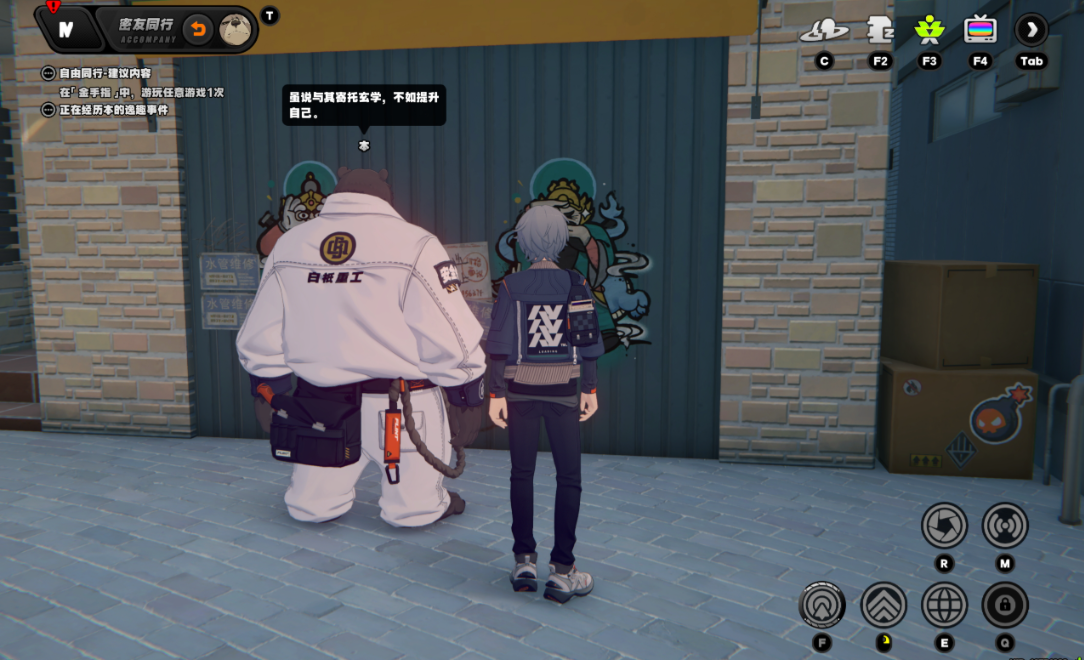Click the radio signal broadcast button
This screenshot has width=1084, height=660.
[x=1005, y=525]
